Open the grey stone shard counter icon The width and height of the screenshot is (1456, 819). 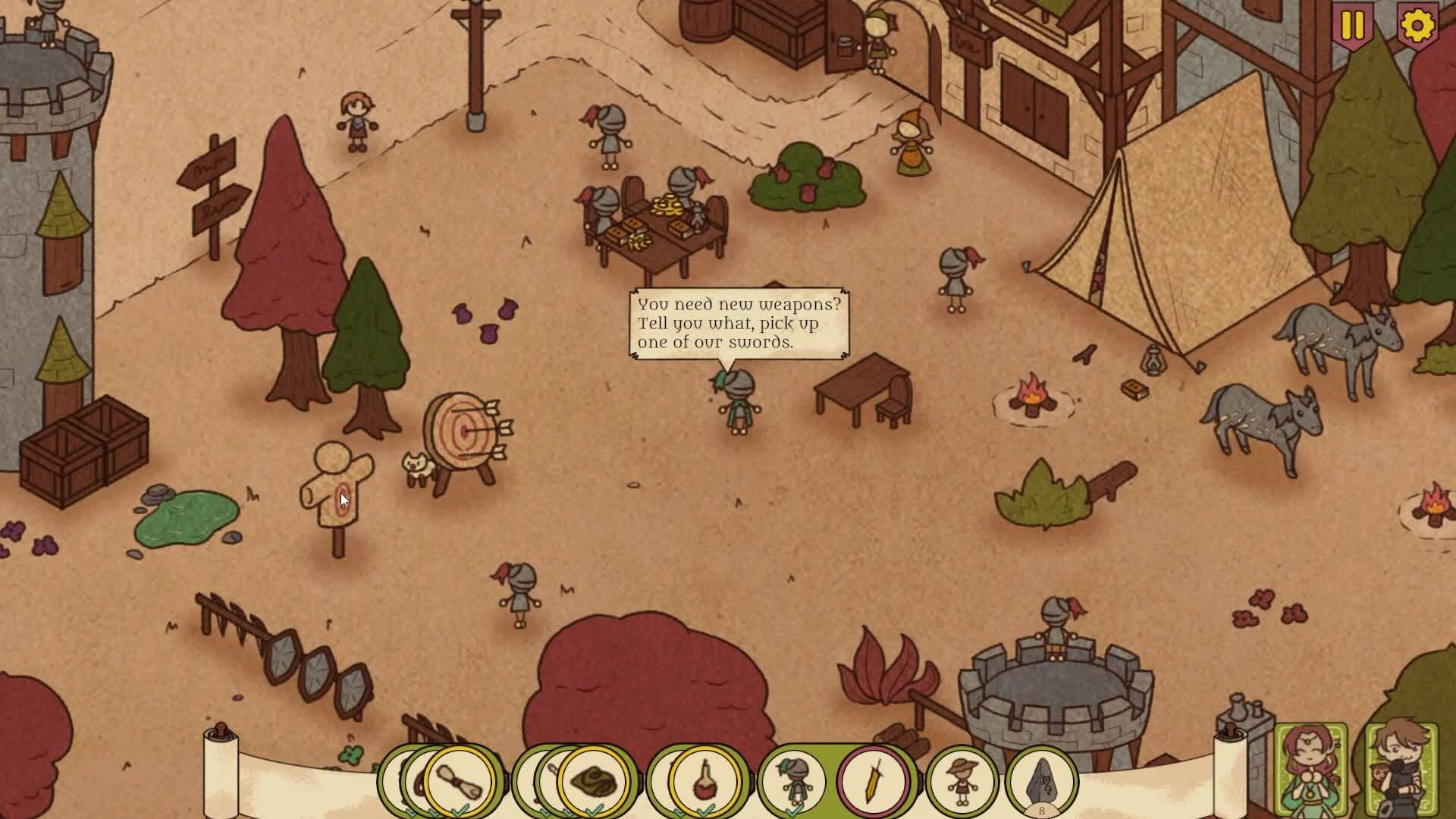pos(1041,781)
